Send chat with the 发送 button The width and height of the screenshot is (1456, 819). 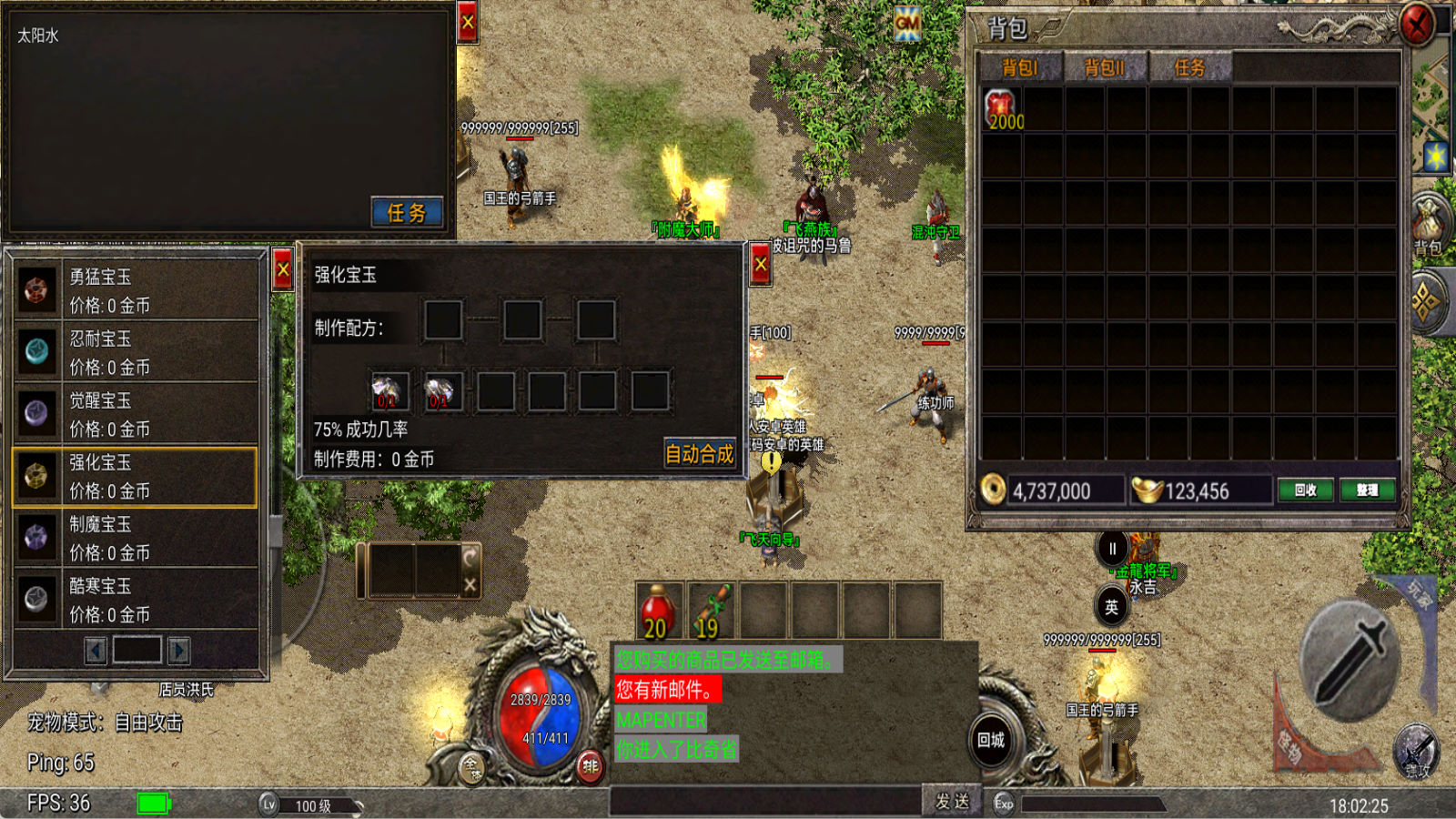click(952, 801)
